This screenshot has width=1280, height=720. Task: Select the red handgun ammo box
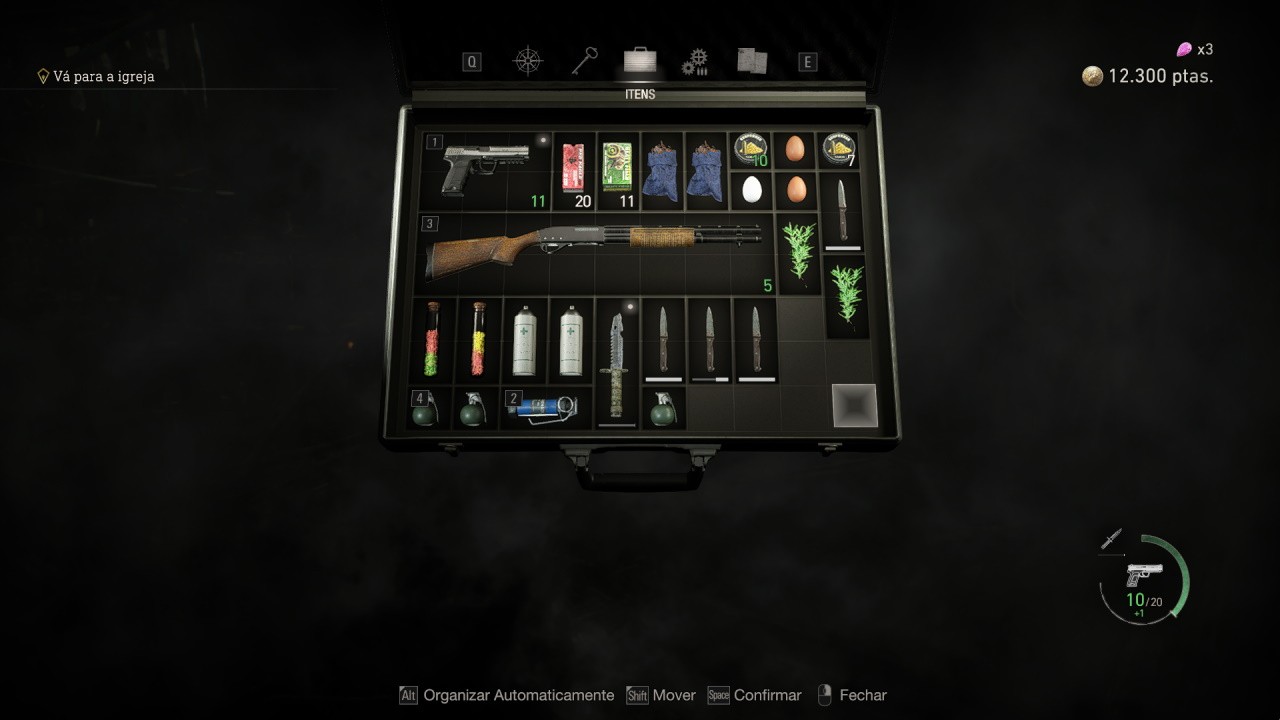[573, 166]
